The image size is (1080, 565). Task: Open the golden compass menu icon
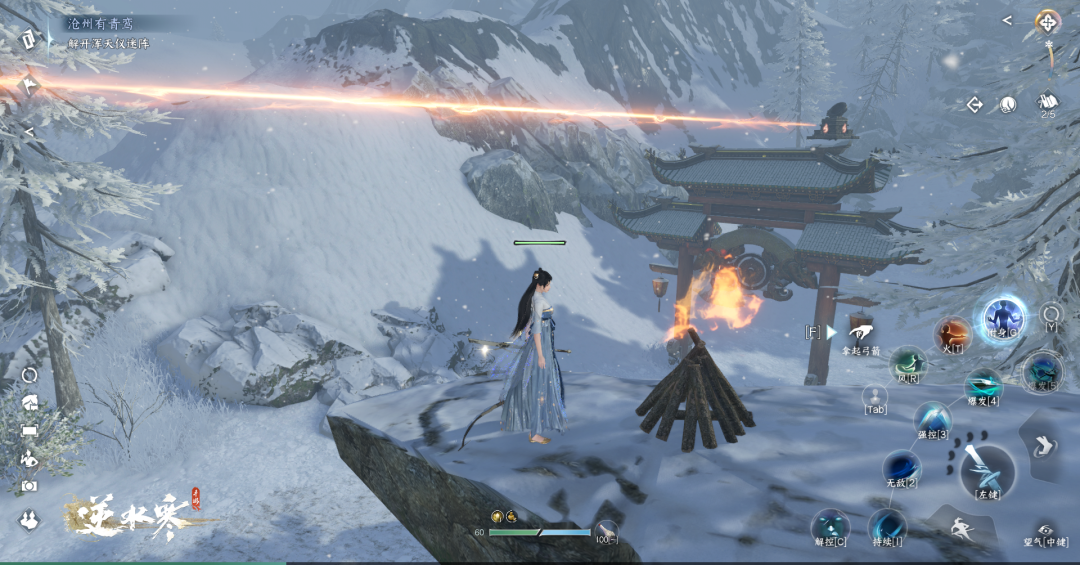click(x=1047, y=21)
